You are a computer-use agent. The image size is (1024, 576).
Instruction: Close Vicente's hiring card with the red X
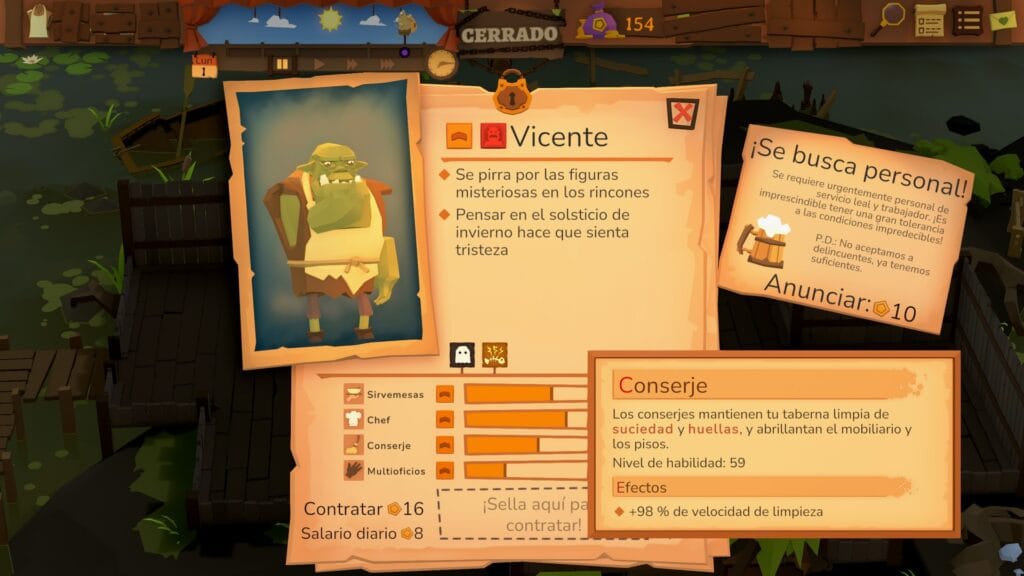pos(682,113)
